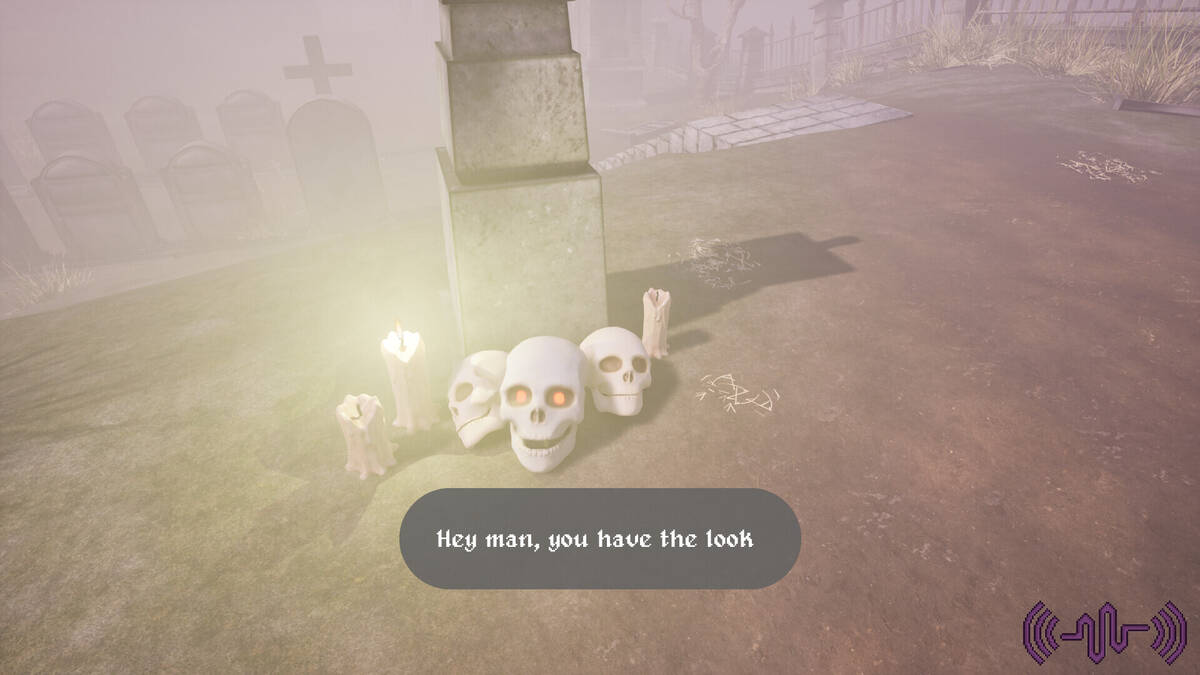
Task: Click the purple sound wave icon
Action: tap(1104, 632)
